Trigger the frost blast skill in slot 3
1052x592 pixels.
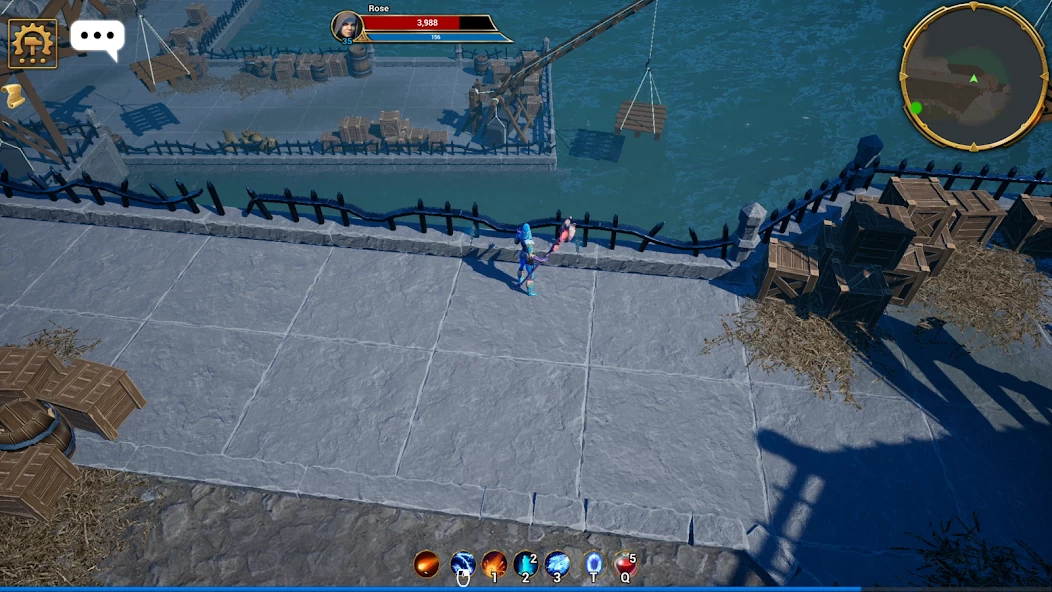[558, 564]
